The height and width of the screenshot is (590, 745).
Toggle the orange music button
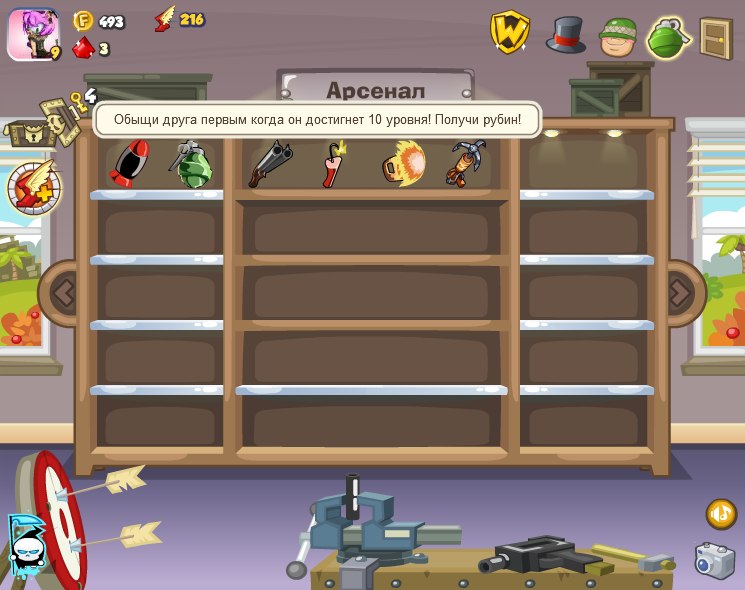point(720,514)
